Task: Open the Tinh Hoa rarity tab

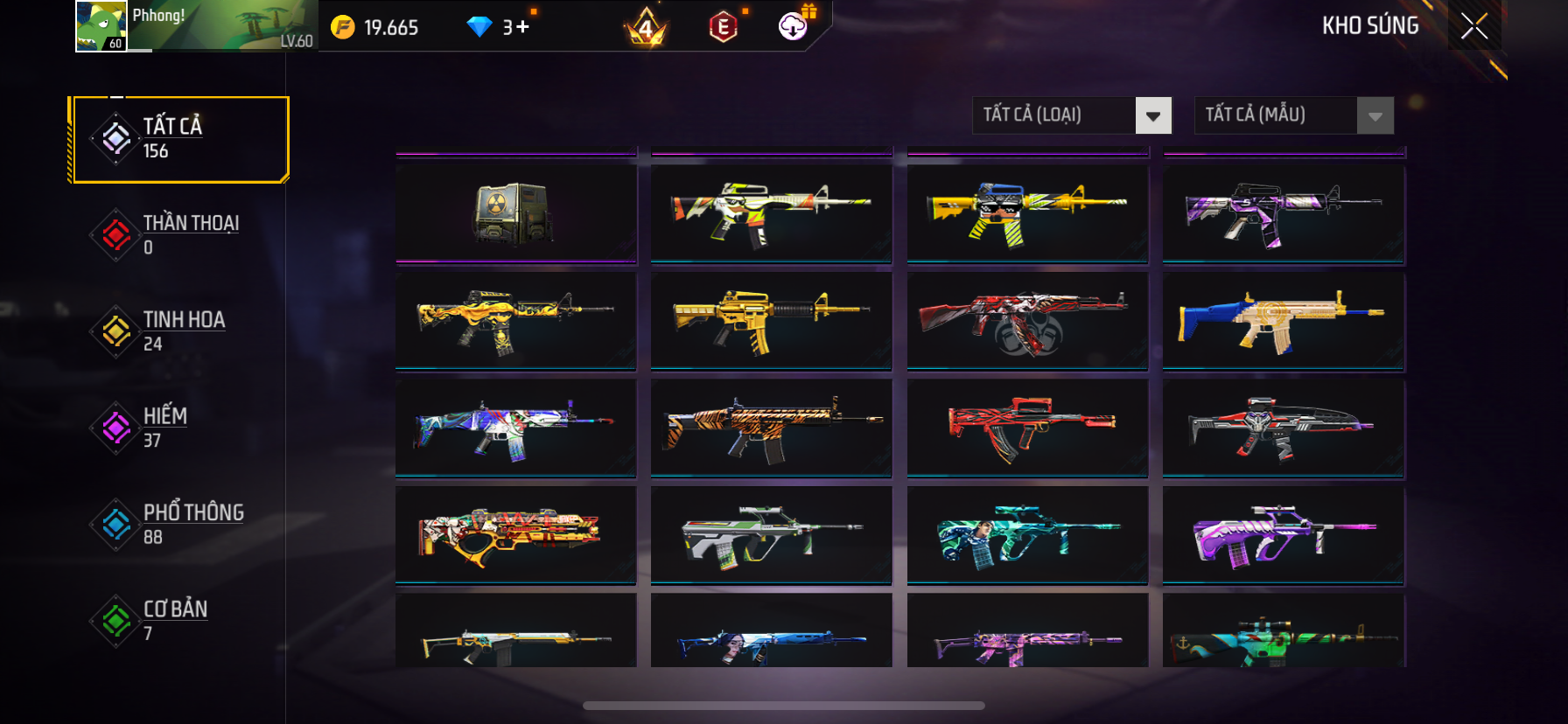Action: point(181,331)
